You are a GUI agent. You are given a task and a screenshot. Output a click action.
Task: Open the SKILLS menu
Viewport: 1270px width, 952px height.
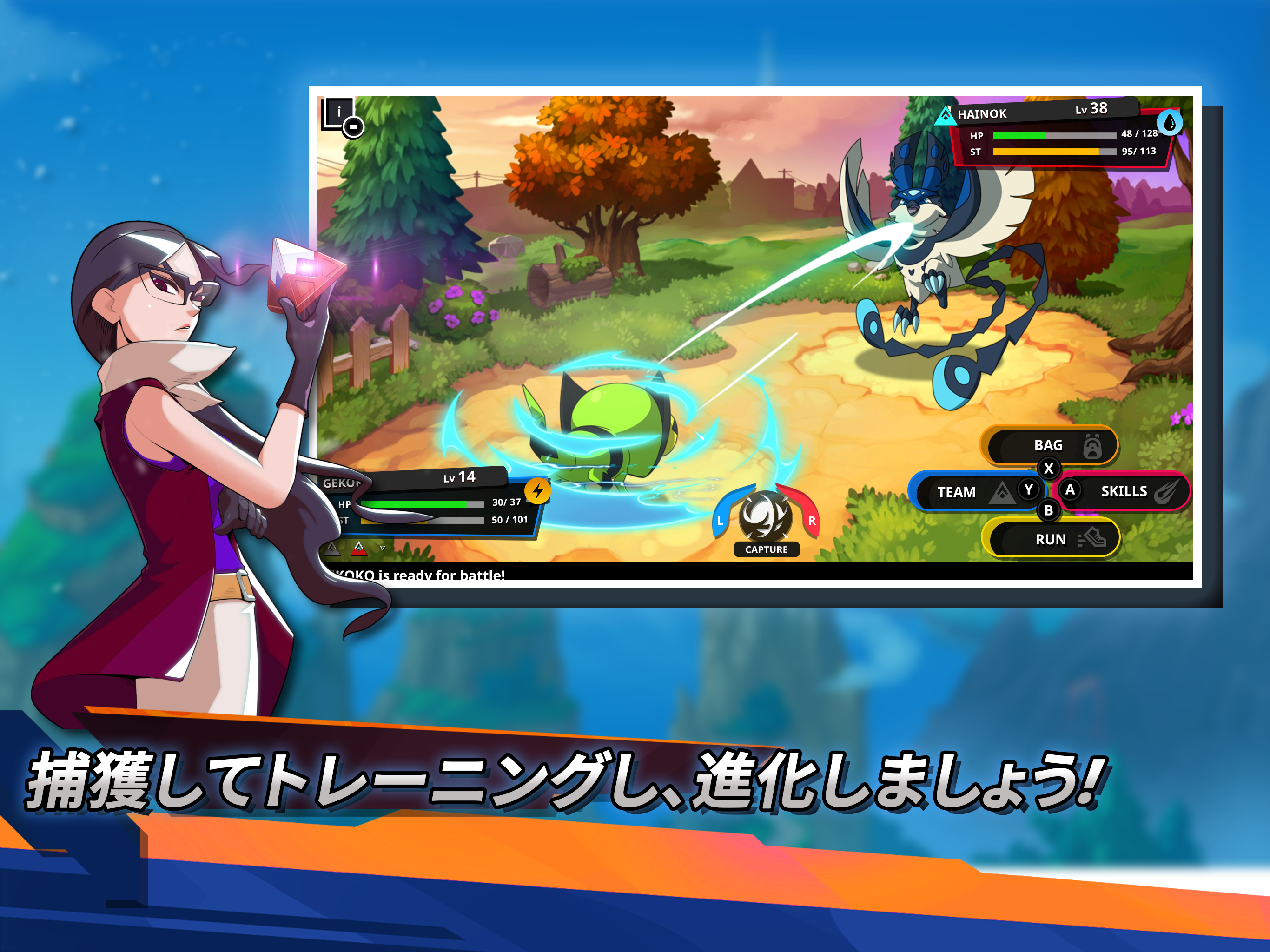click(x=1124, y=491)
